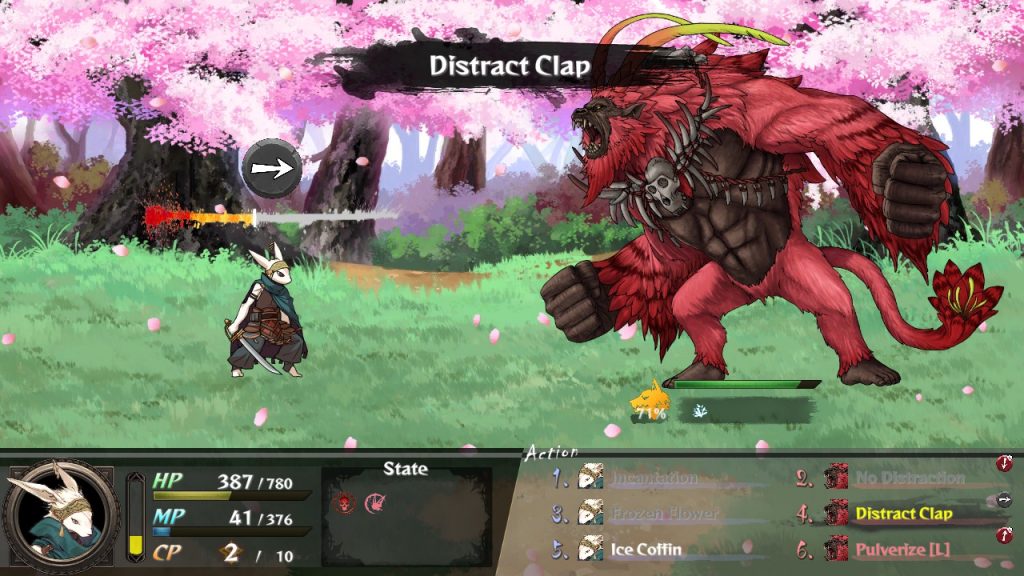1024x576 pixels.
Task: Inspect the red skull state icon
Action: pyautogui.click(x=345, y=502)
